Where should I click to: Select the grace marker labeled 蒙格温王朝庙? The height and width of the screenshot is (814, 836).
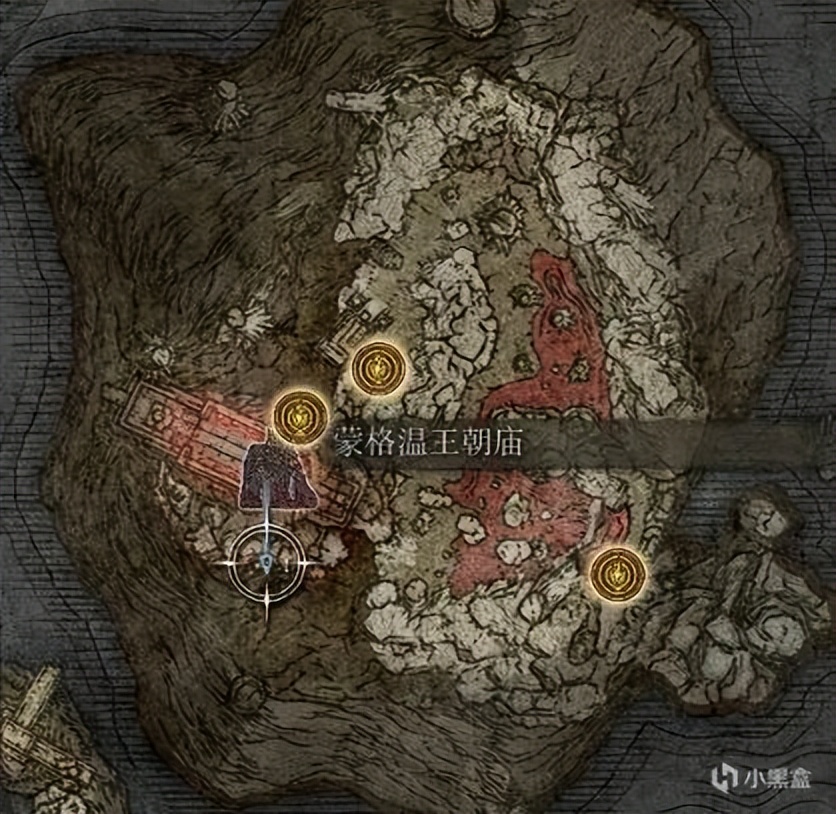(297, 413)
